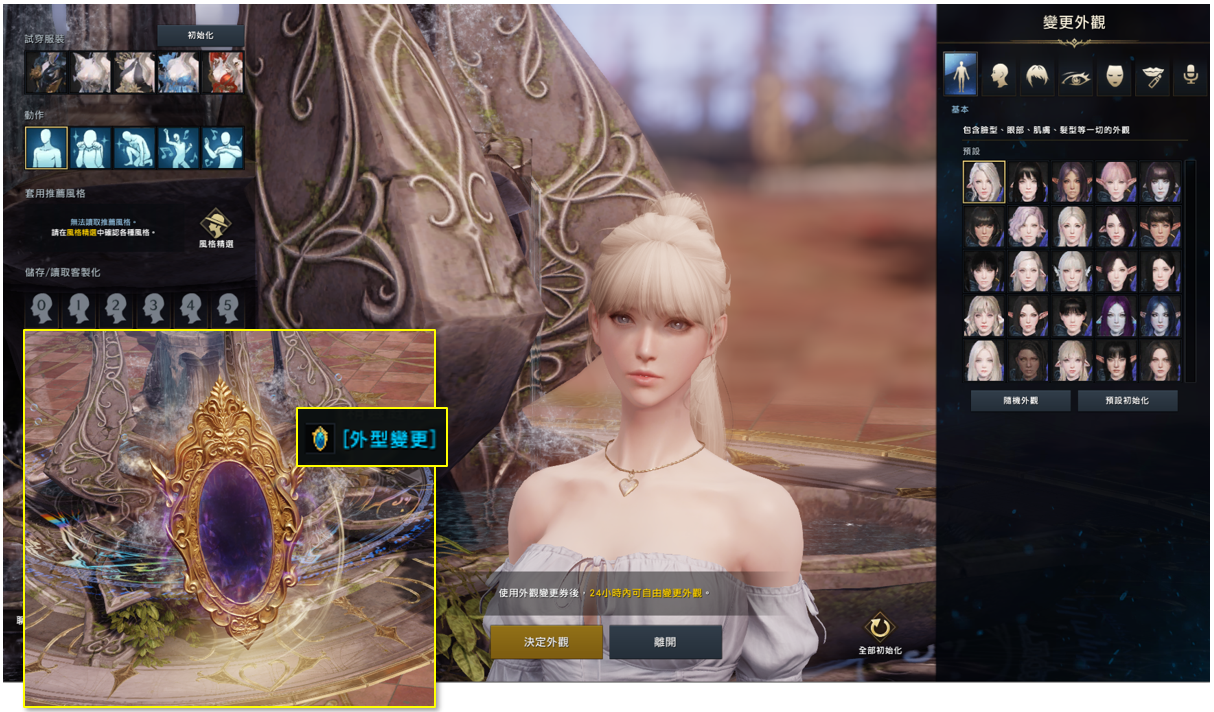The height and width of the screenshot is (712, 1214).
Task: Click the 預設初始化 preset reset button
Action: [1127, 401]
